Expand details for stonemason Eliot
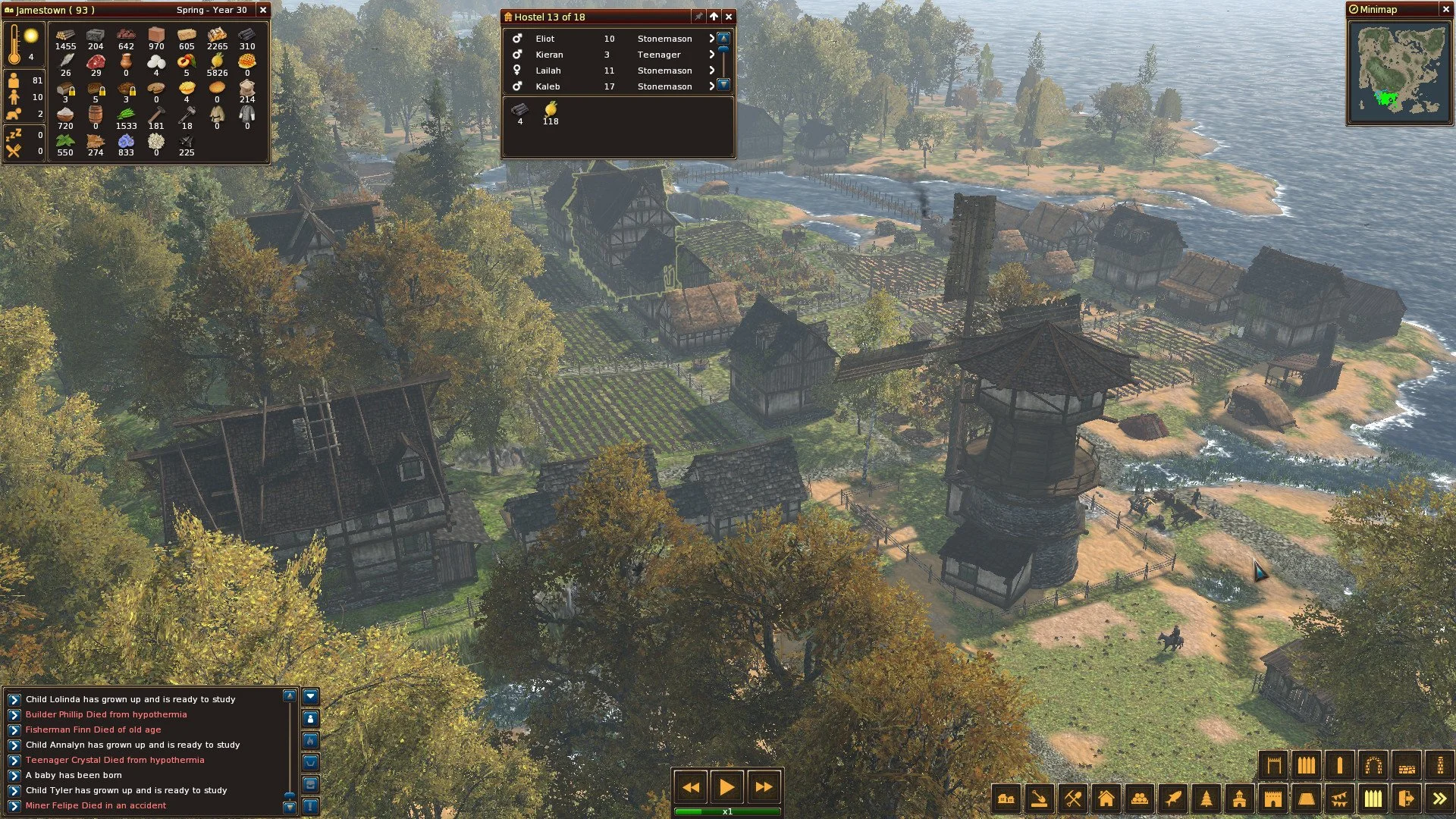The image size is (1456, 819). (x=711, y=38)
